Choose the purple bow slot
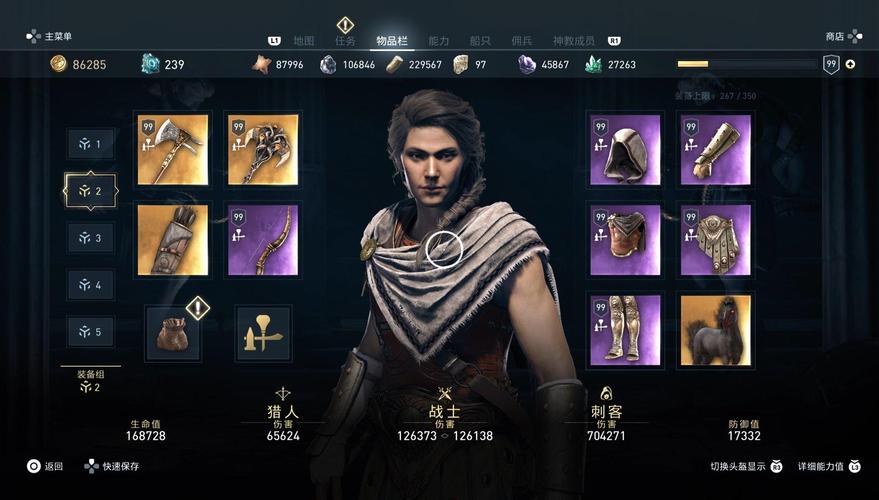Screen dimensions: 879x500 click(263, 240)
